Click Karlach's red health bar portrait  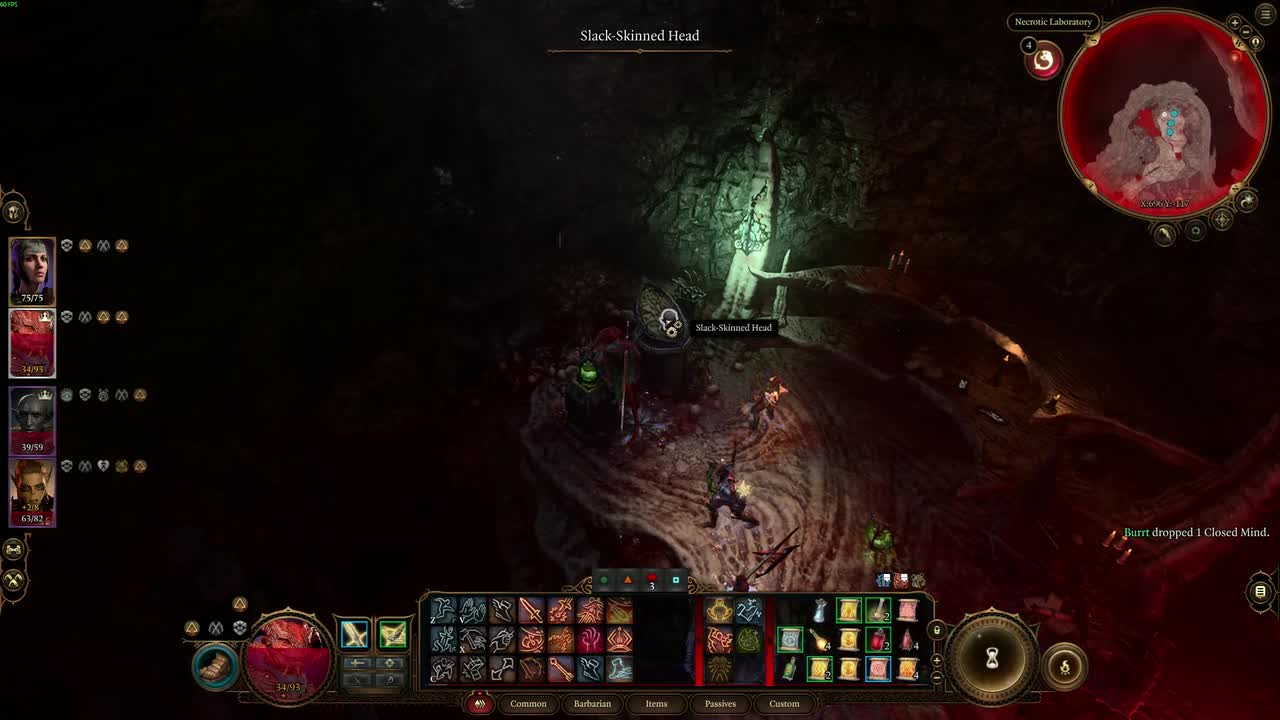click(x=31, y=343)
